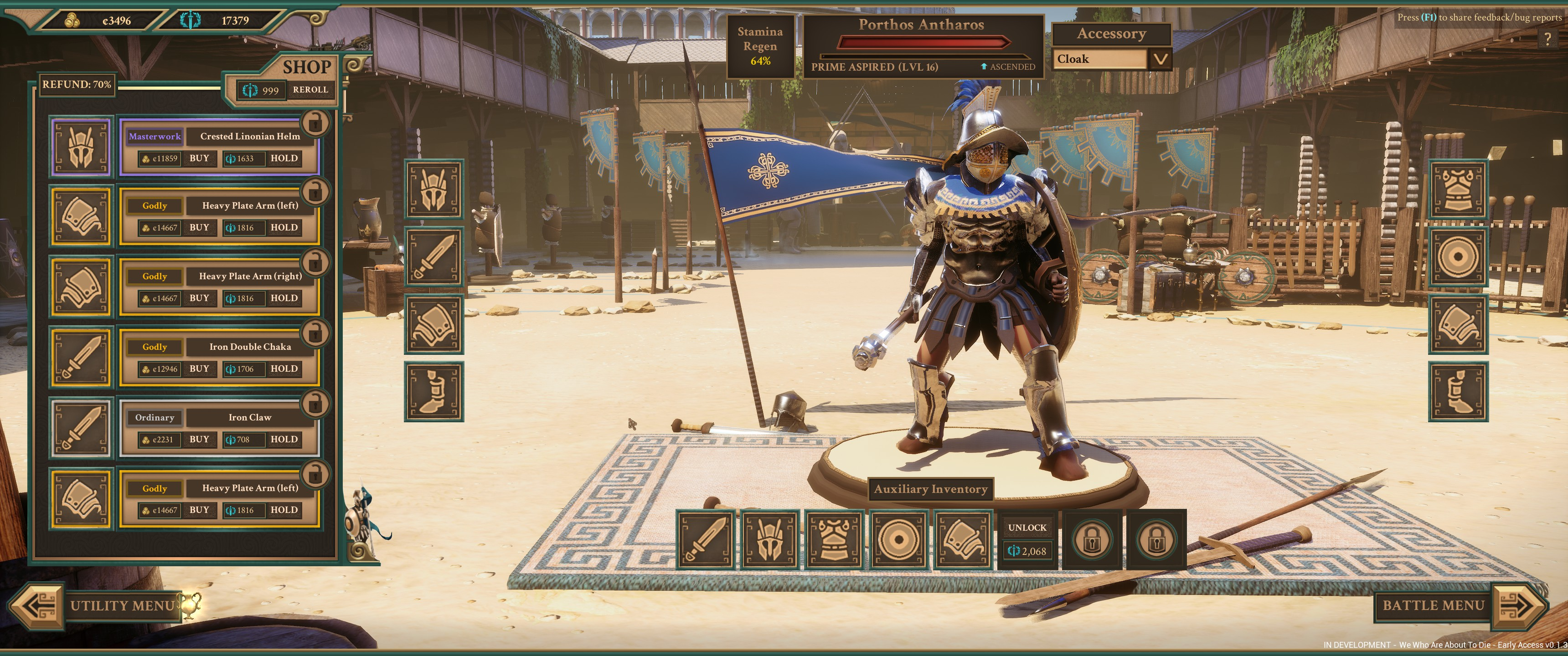
Task: Open the Utility Menu
Action: [x=122, y=605]
